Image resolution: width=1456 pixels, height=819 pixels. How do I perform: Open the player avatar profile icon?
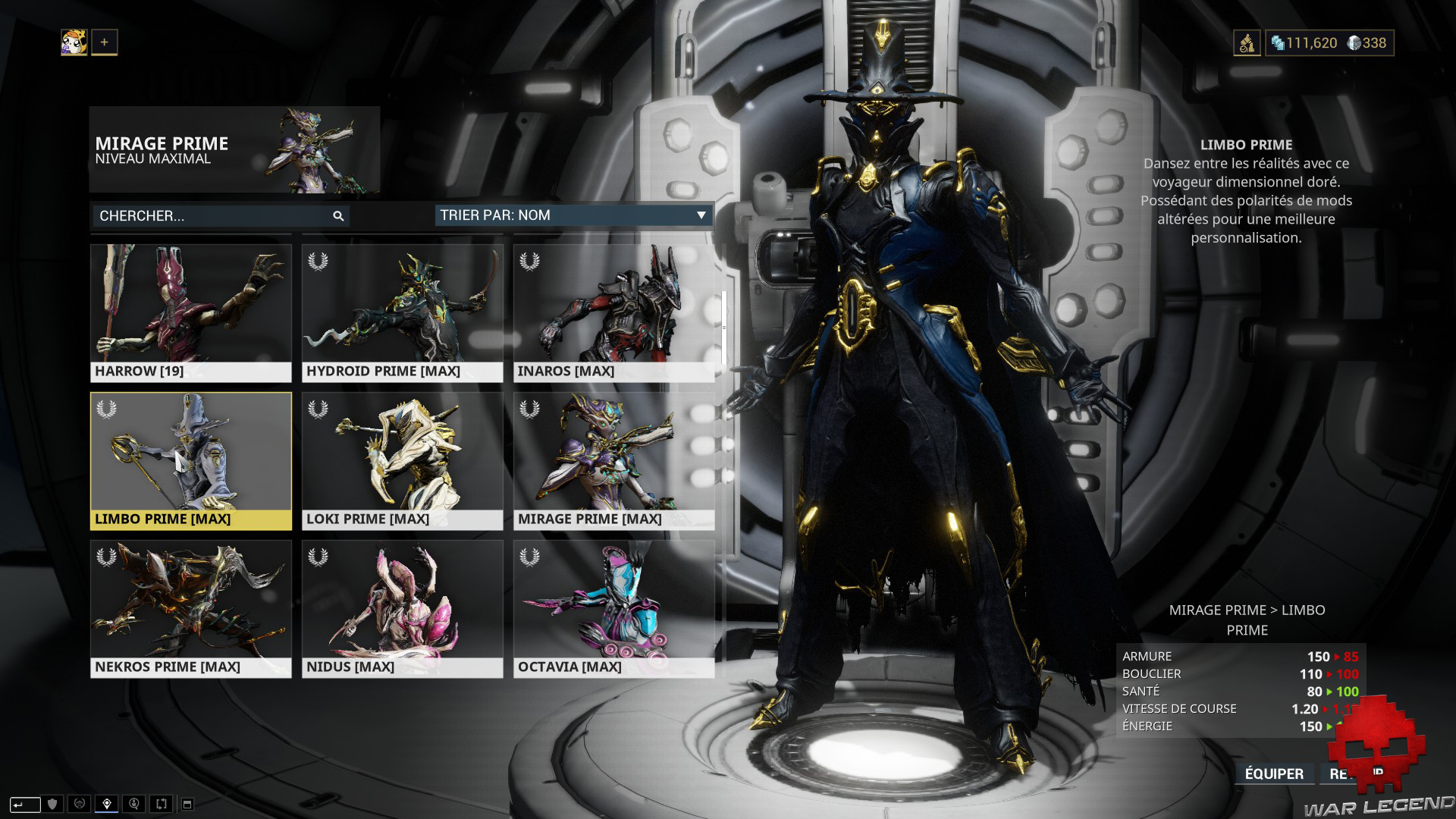[x=74, y=42]
